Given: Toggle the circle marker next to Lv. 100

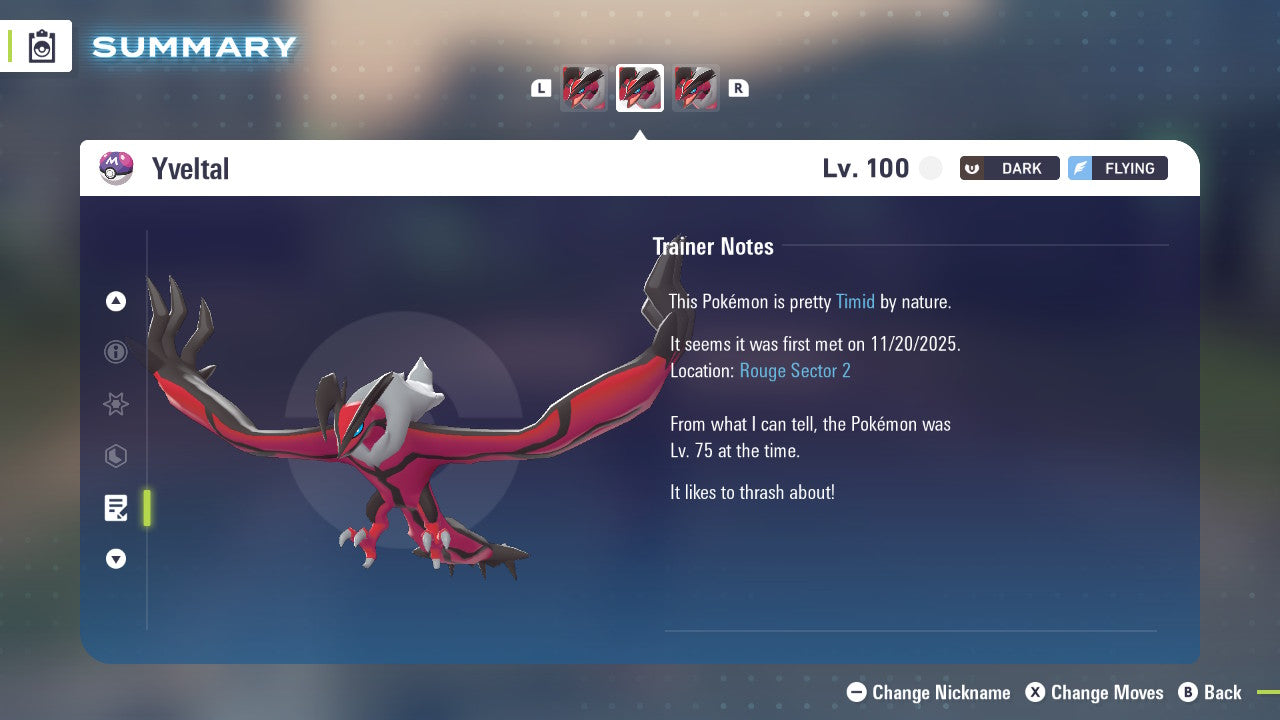Looking at the screenshot, I should [930, 168].
